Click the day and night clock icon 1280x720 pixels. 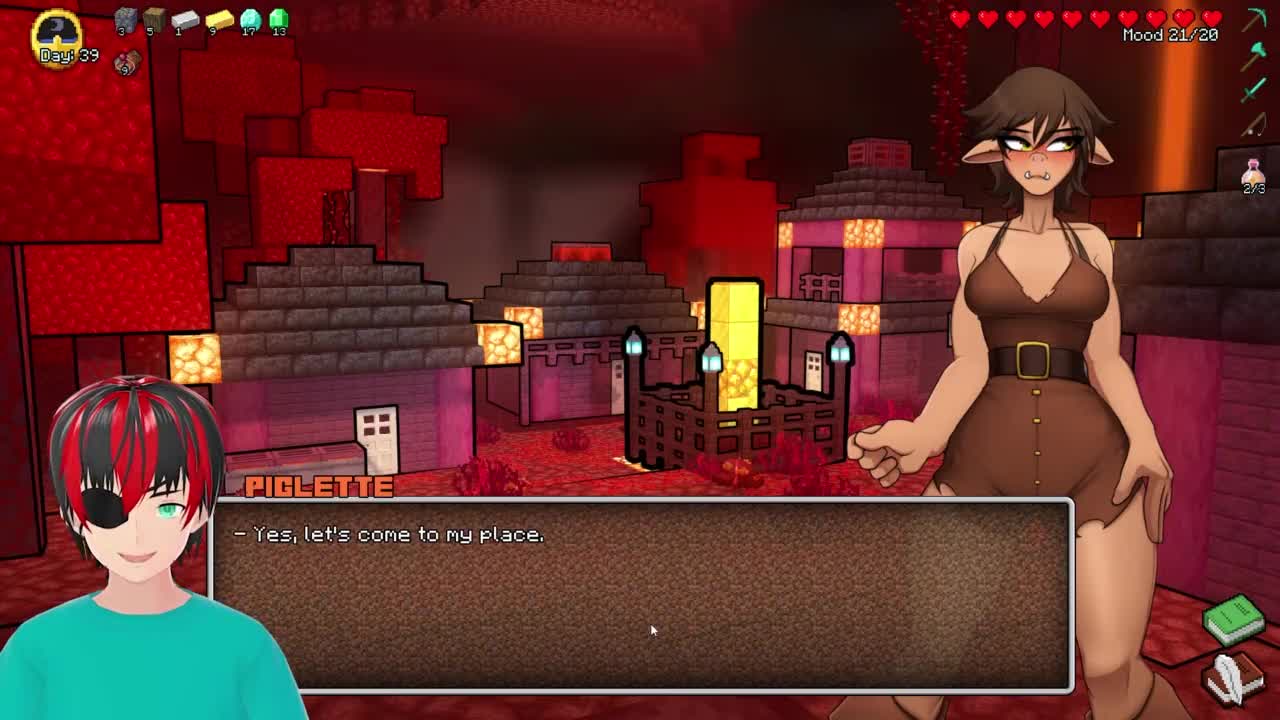coord(57,30)
